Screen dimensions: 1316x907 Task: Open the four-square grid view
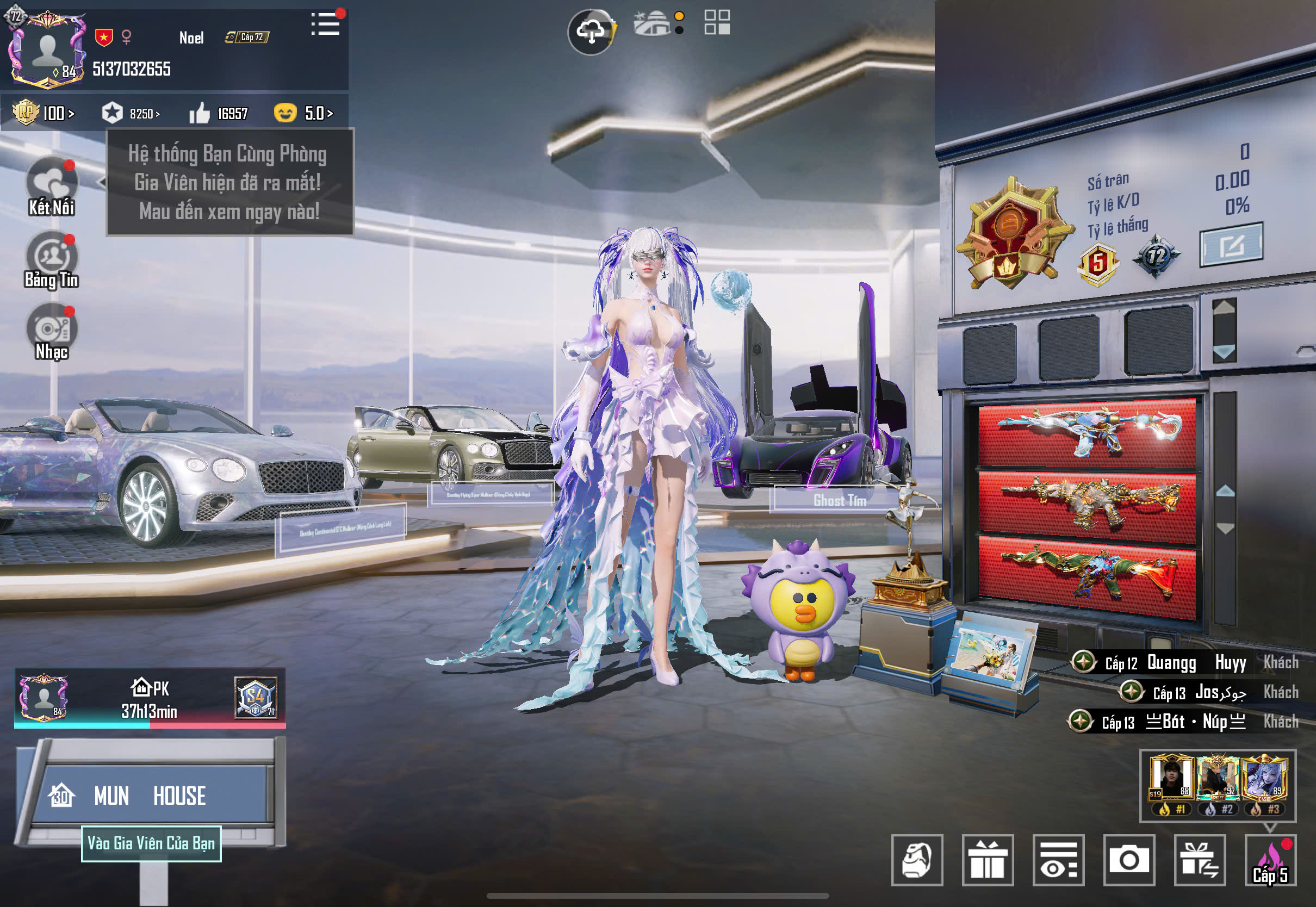717,23
